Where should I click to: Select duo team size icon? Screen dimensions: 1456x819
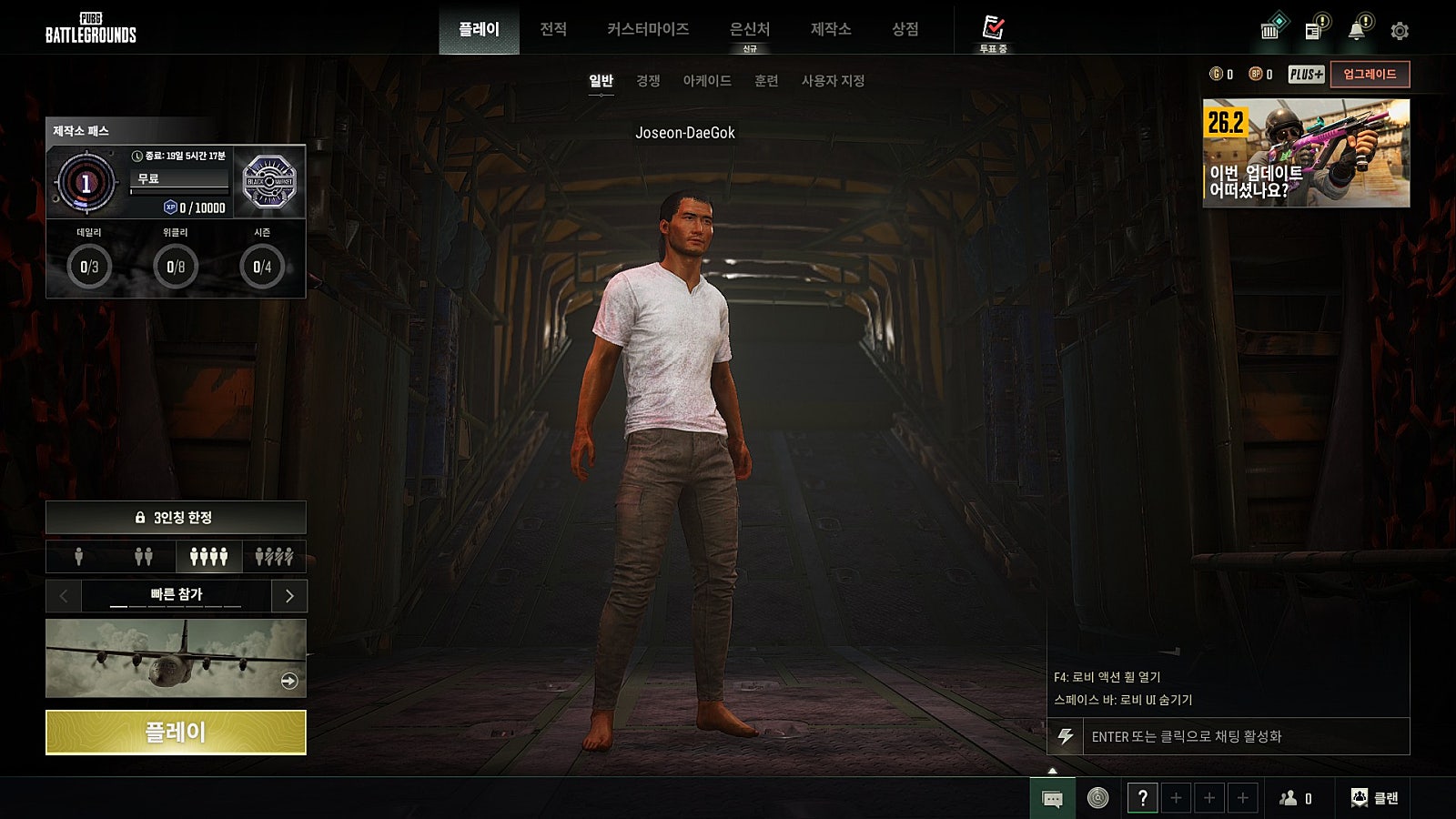[x=144, y=556]
